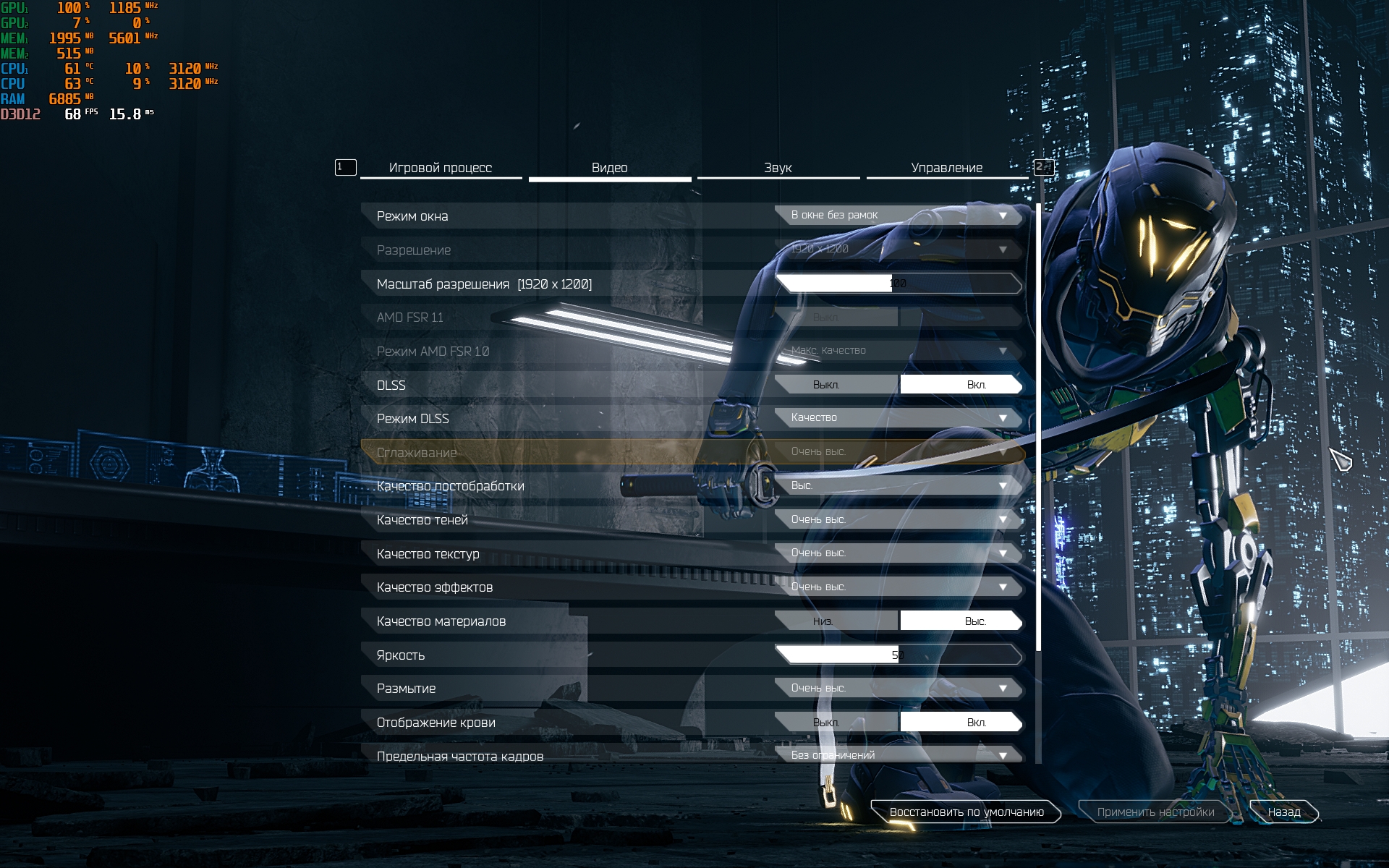Change the Качество теней dropdown
1389x868 pixels.
898,519
